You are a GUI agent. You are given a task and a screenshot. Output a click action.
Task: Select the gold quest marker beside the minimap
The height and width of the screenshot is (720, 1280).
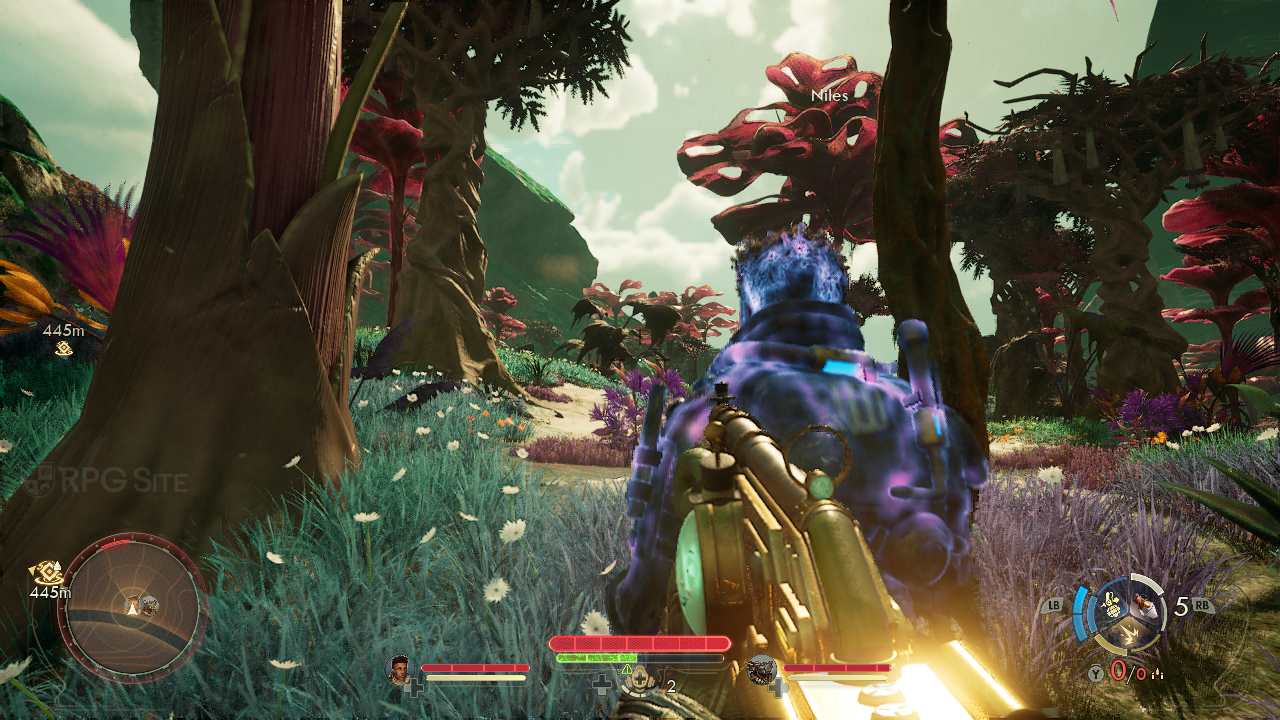tap(46, 573)
